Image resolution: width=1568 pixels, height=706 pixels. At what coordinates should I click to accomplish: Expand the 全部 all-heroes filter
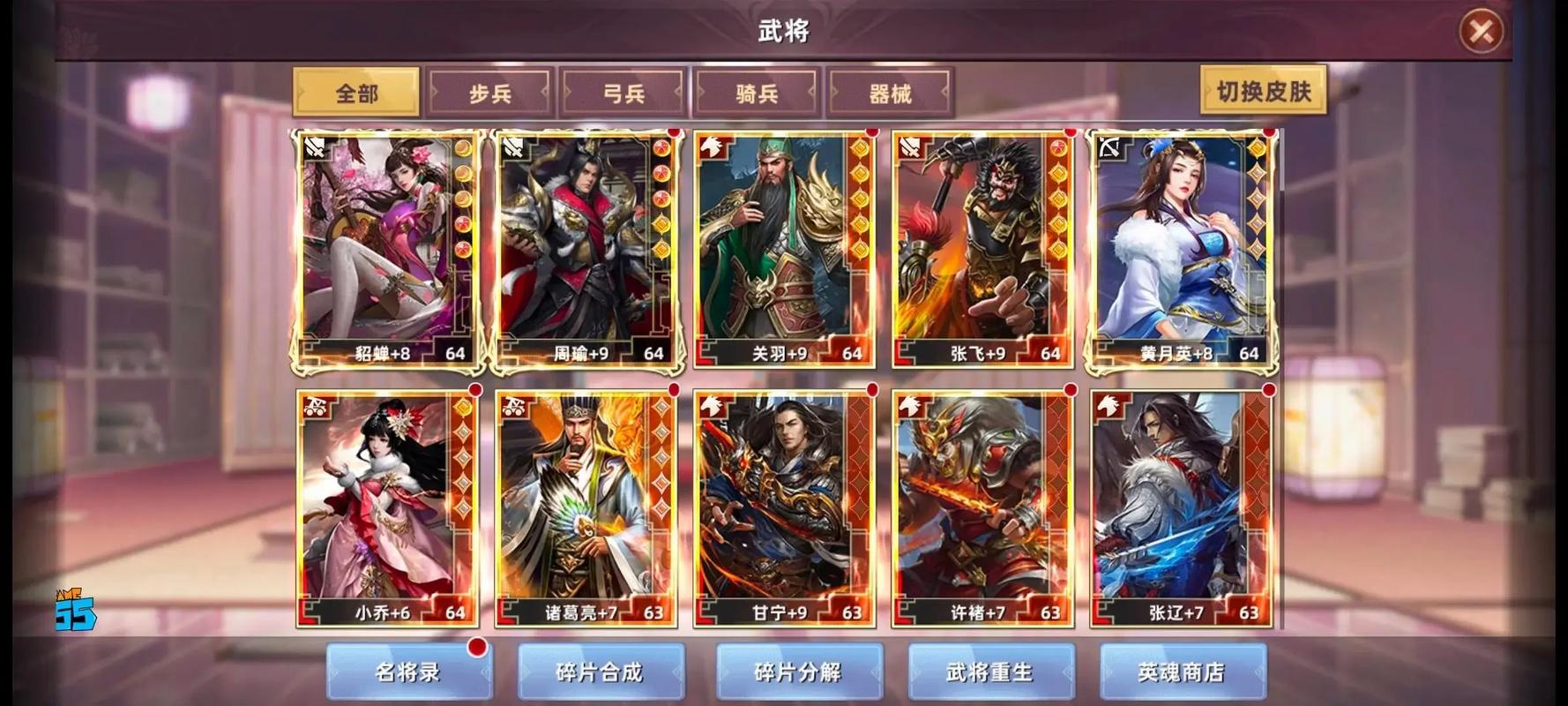point(356,91)
